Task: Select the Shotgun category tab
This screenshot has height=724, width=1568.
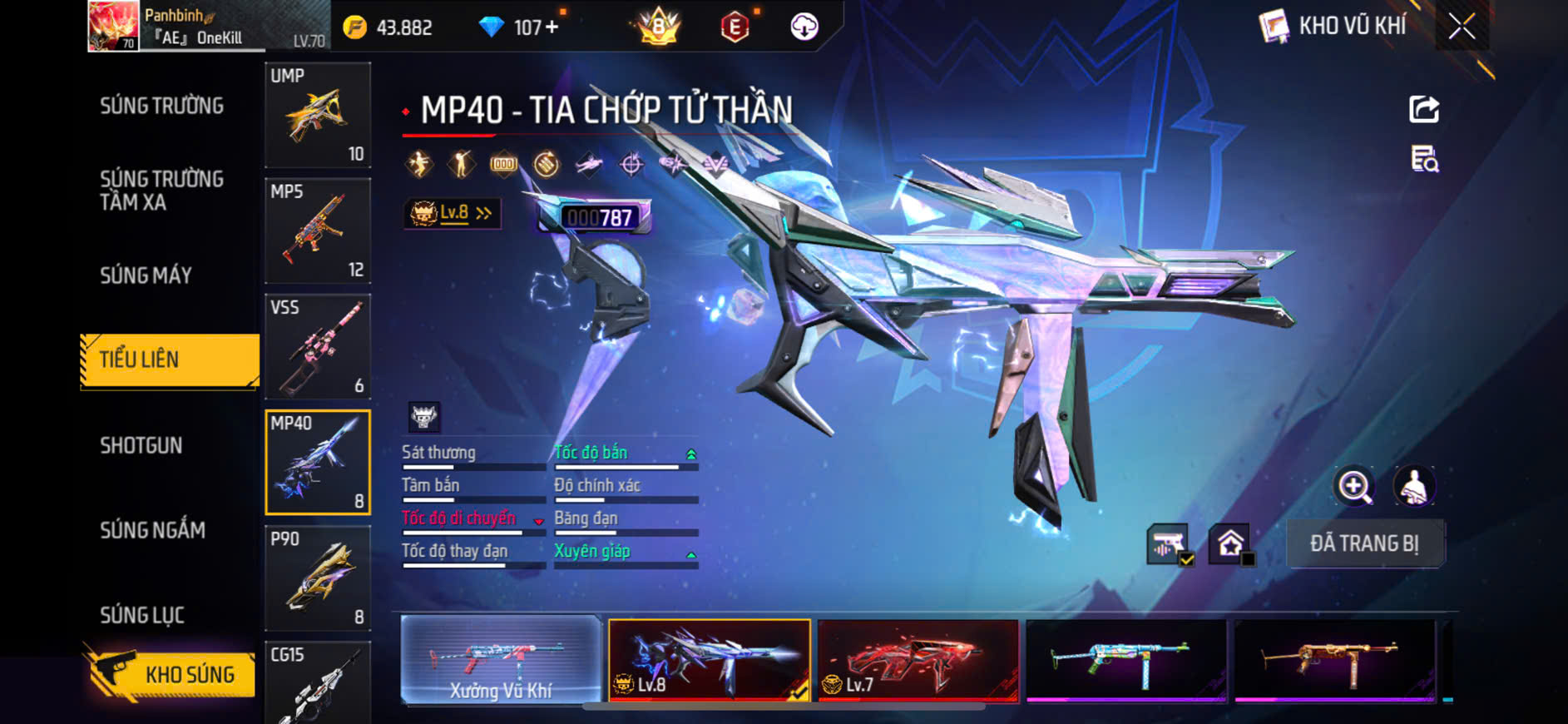Action: (x=141, y=445)
